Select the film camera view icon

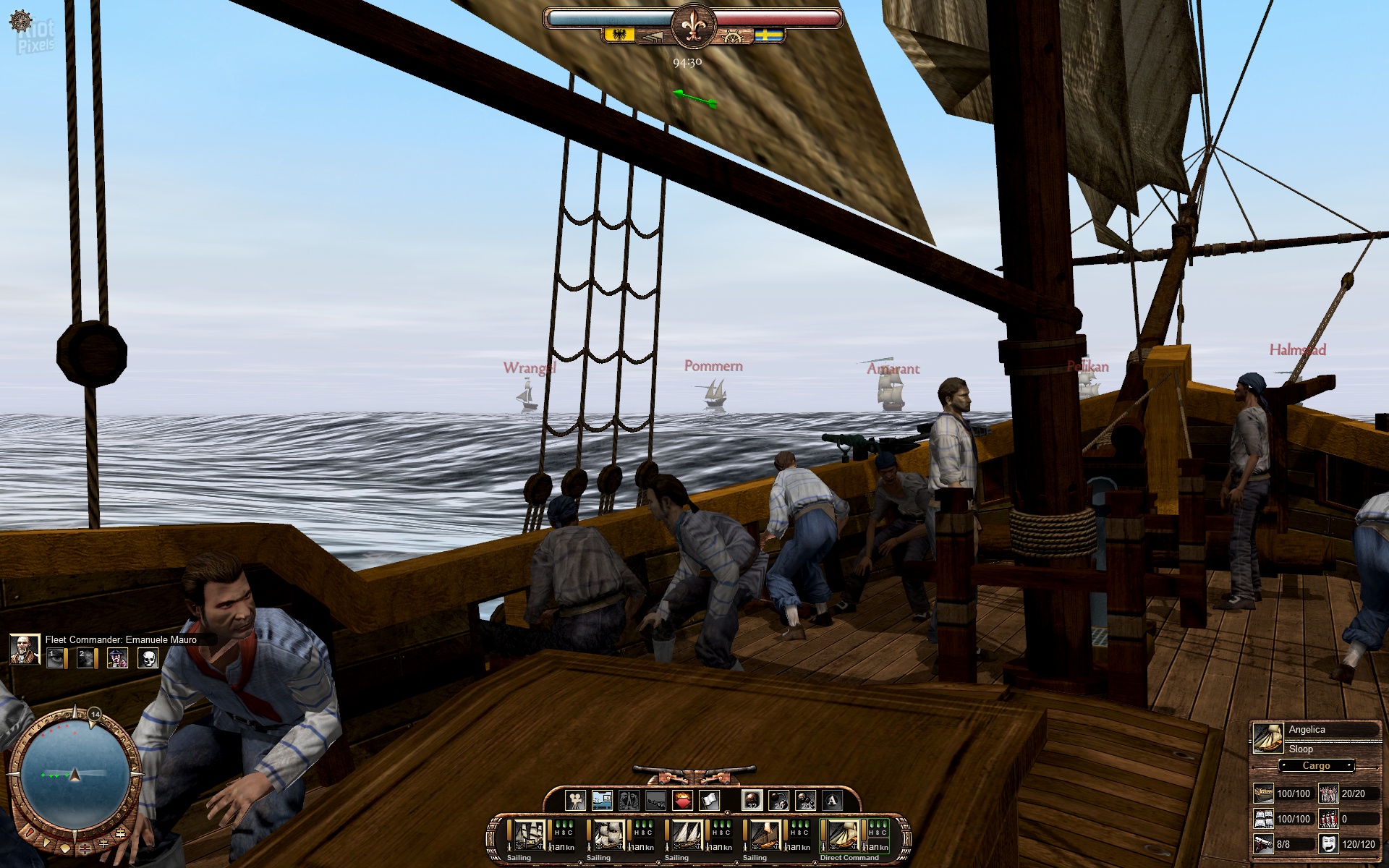coord(575,800)
